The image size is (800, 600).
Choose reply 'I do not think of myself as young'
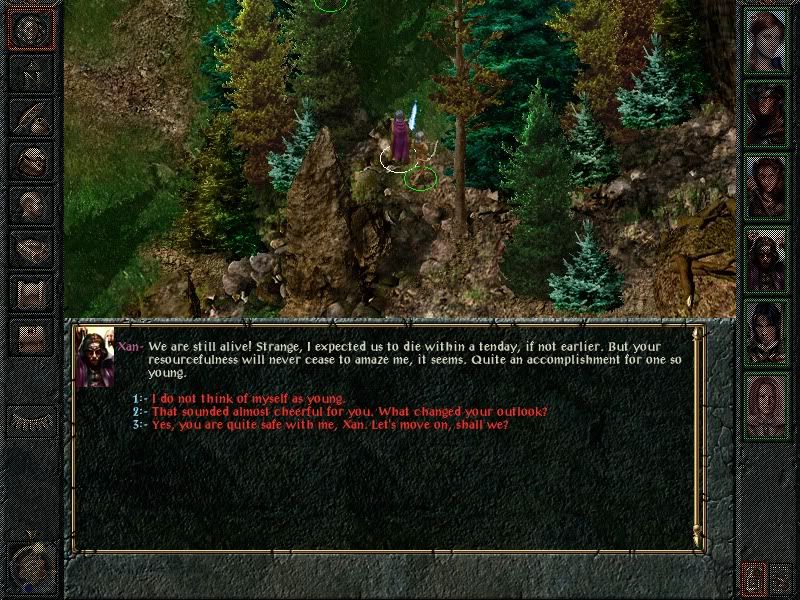click(248, 398)
